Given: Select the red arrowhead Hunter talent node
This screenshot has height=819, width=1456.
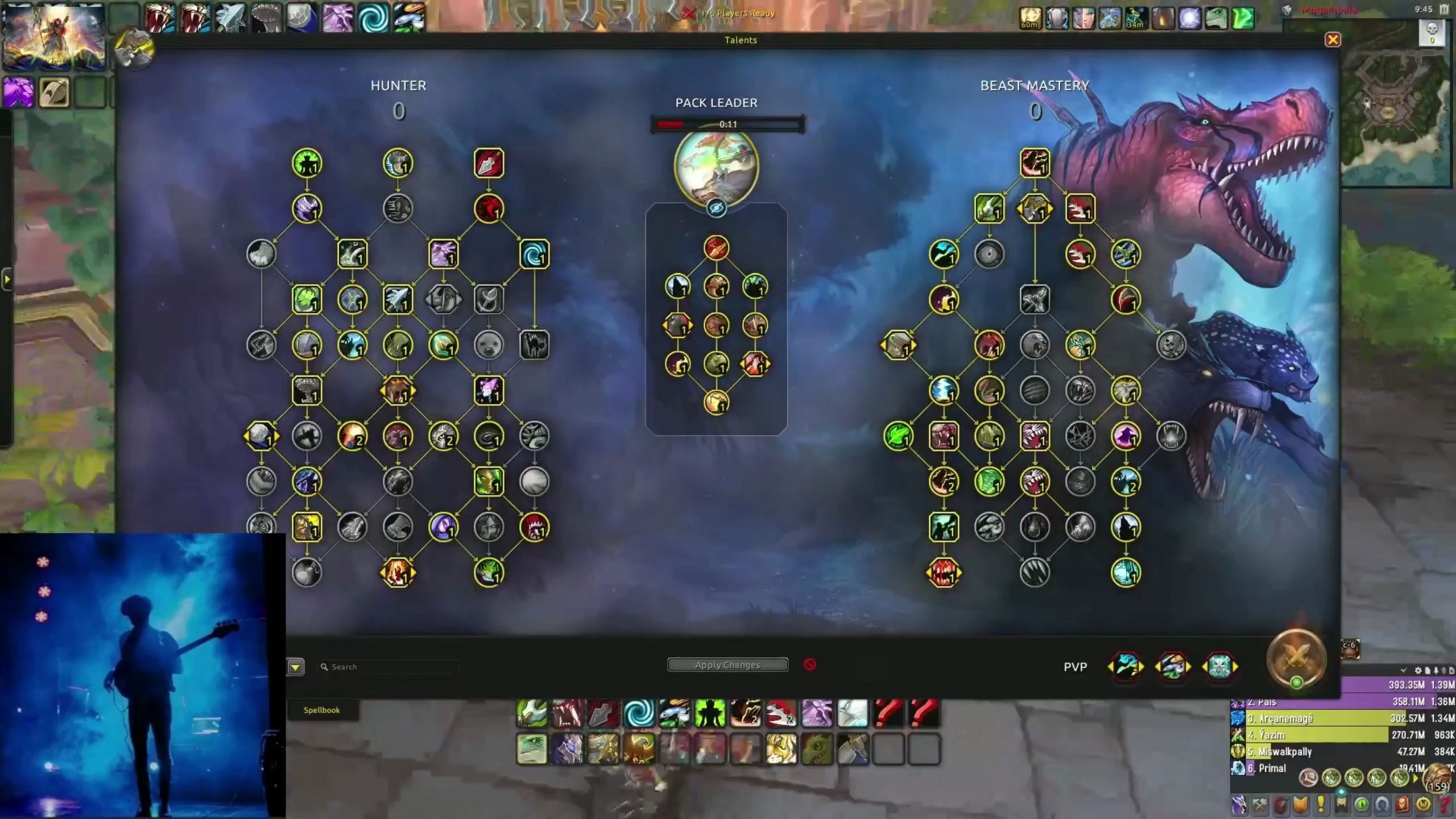Looking at the screenshot, I should tap(489, 163).
